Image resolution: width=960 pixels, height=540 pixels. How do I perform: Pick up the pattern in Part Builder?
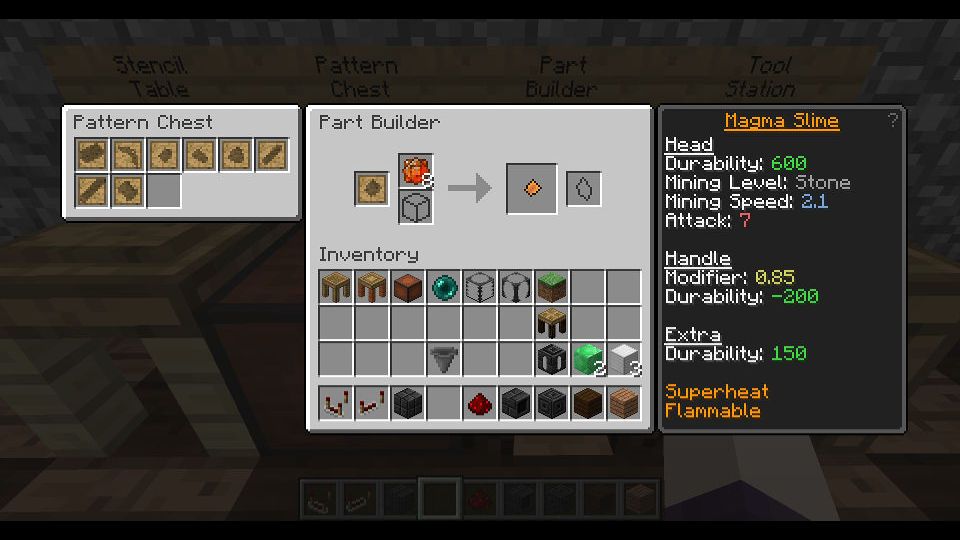pyautogui.click(x=372, y=189)
